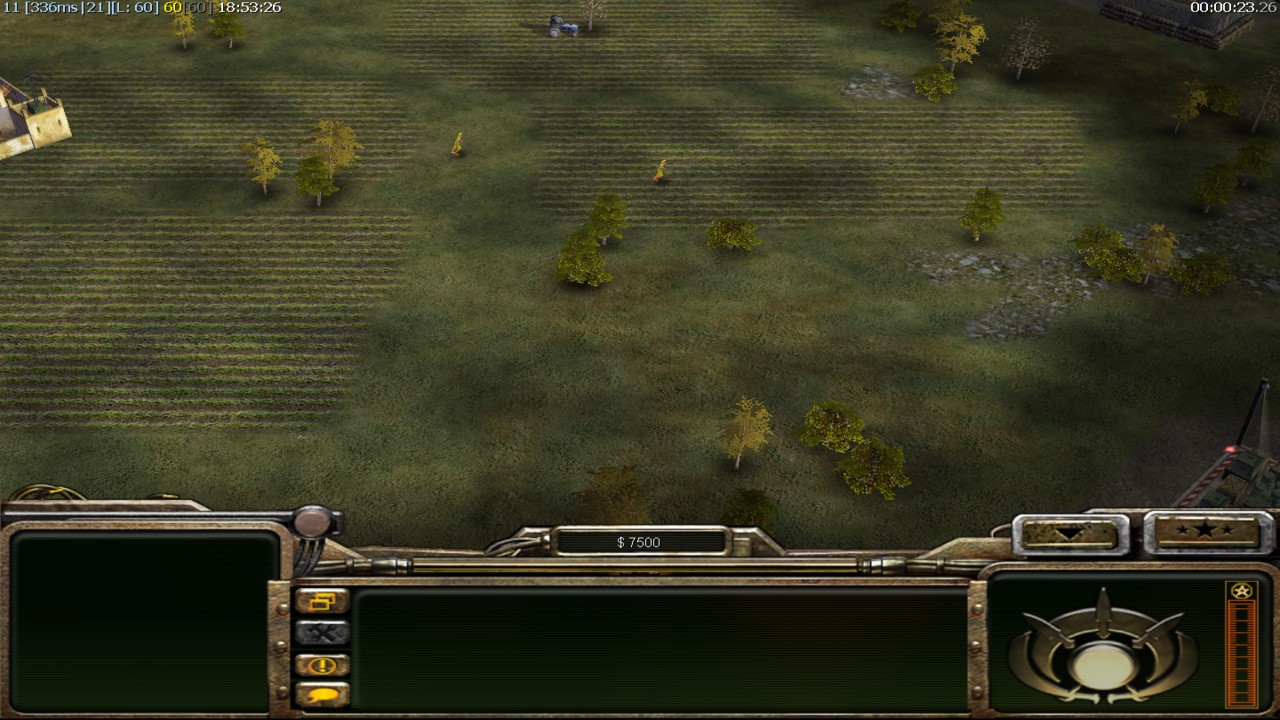Select idle worker with the crossed tools button
Image resolution: width=1280 pixels, height=720 pixels.
click(322, 633)
